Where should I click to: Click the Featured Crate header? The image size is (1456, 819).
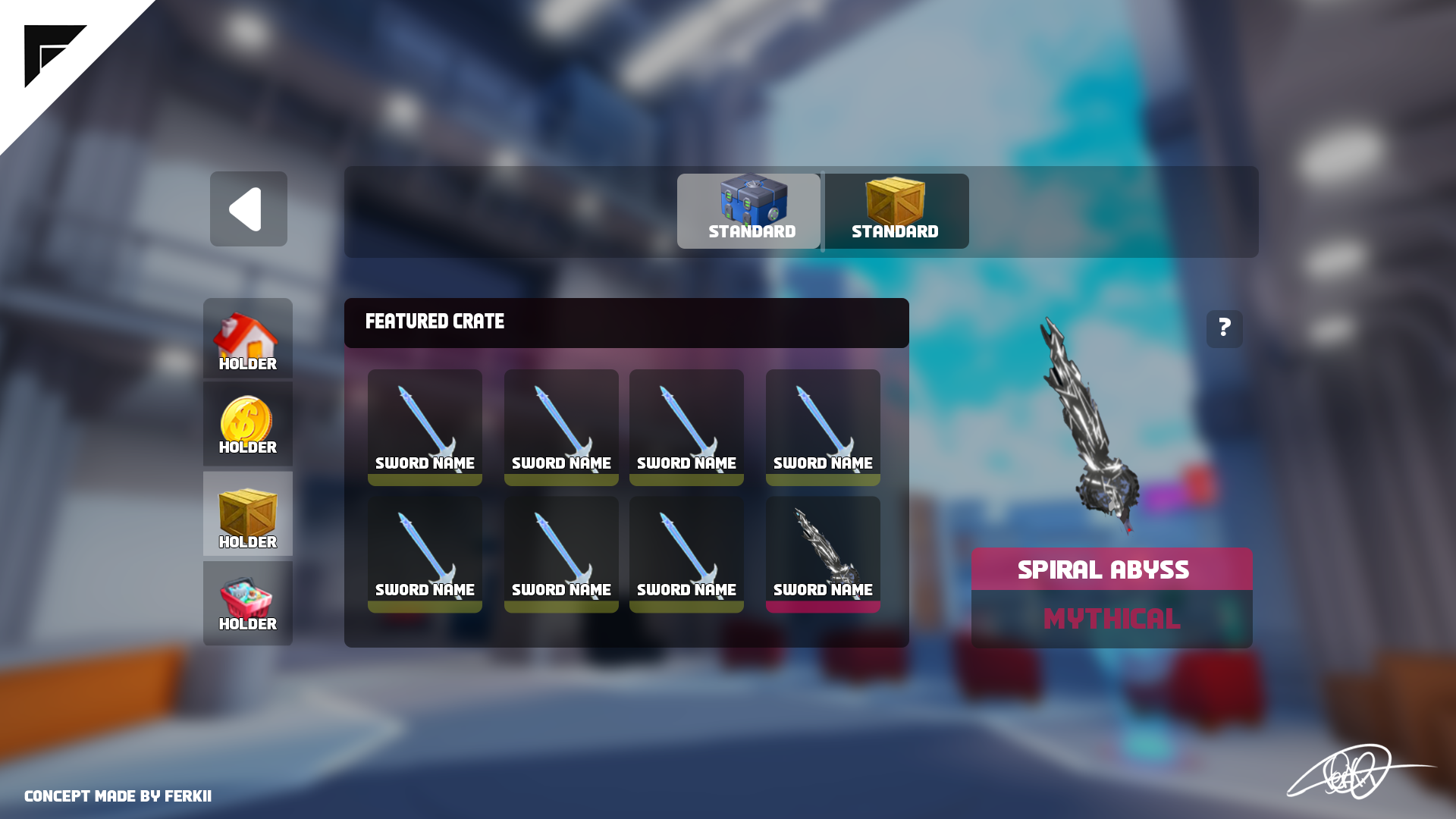[x=434, y=322]
